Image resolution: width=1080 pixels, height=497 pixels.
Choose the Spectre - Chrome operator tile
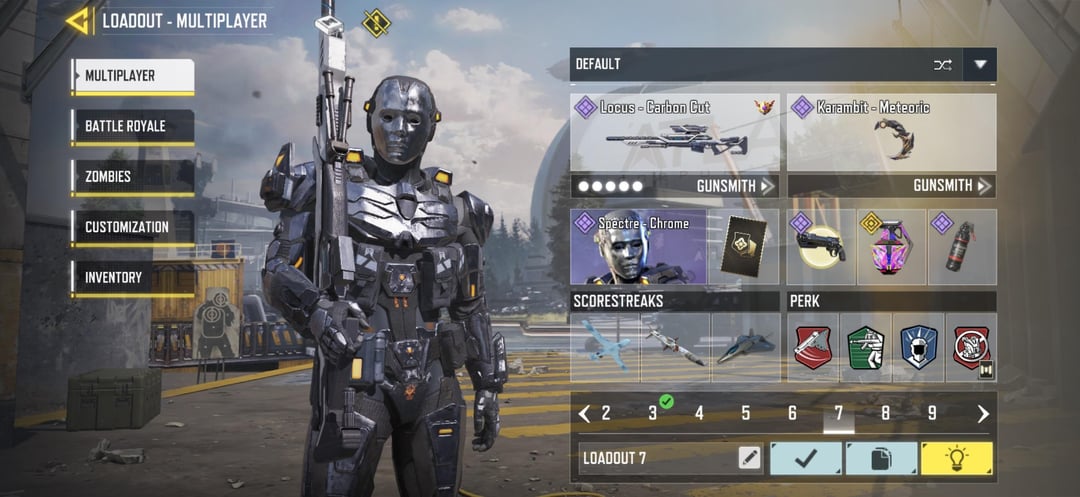click(x=638, y=247)
